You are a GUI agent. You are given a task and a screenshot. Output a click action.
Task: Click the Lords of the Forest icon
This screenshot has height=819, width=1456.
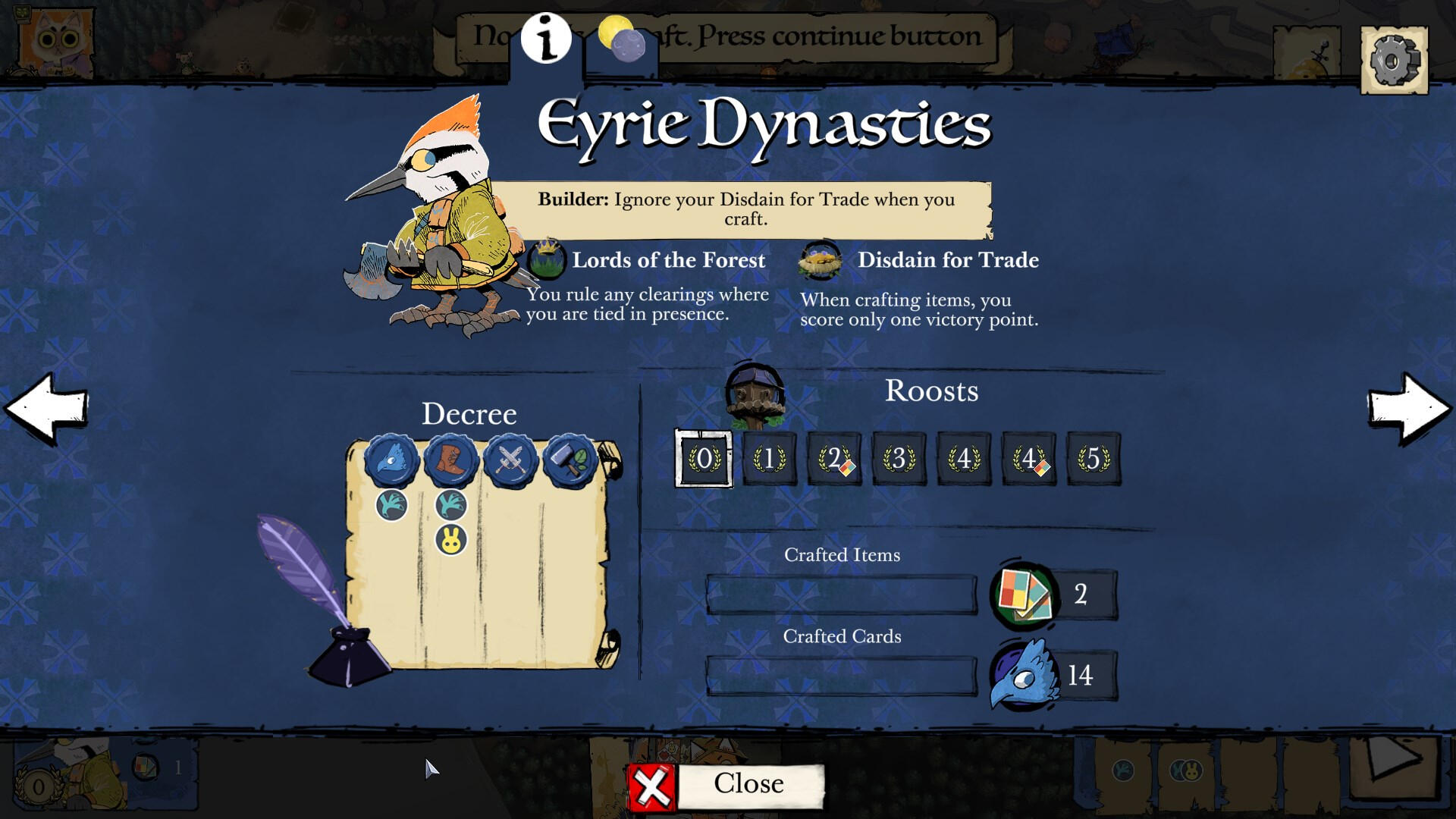coord(546,260)
